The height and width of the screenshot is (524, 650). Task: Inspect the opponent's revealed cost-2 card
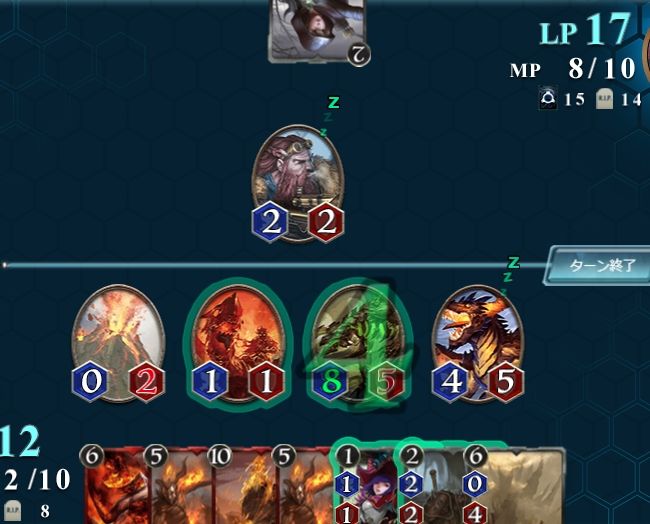(x=317, y=28)
